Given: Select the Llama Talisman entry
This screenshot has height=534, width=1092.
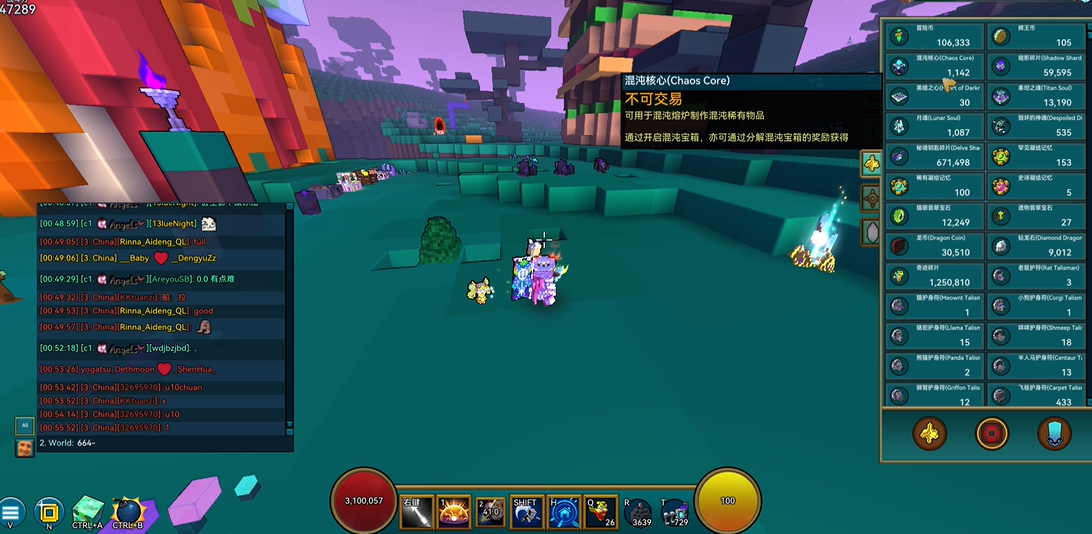Looking at the screenshot, I should point(934,335).
